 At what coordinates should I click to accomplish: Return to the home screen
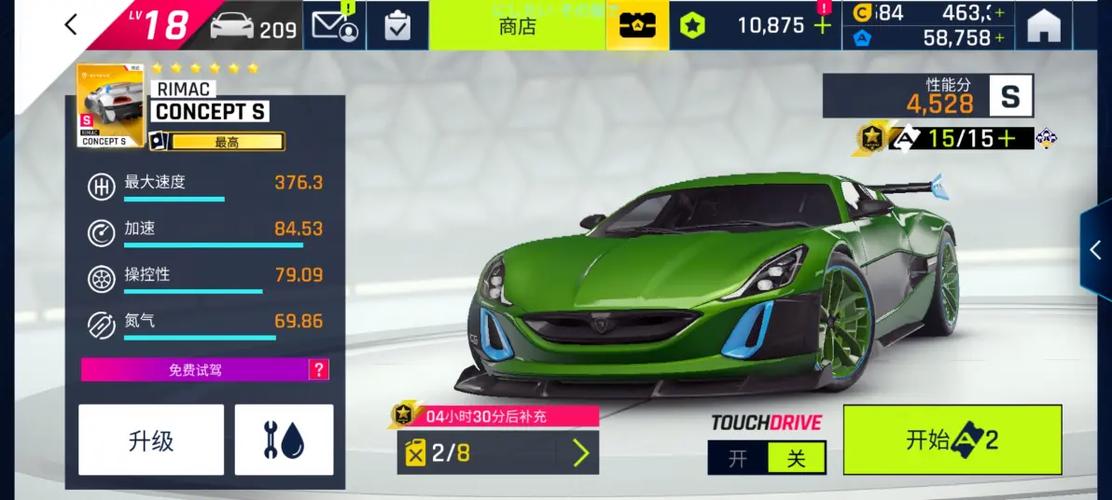1043,26
